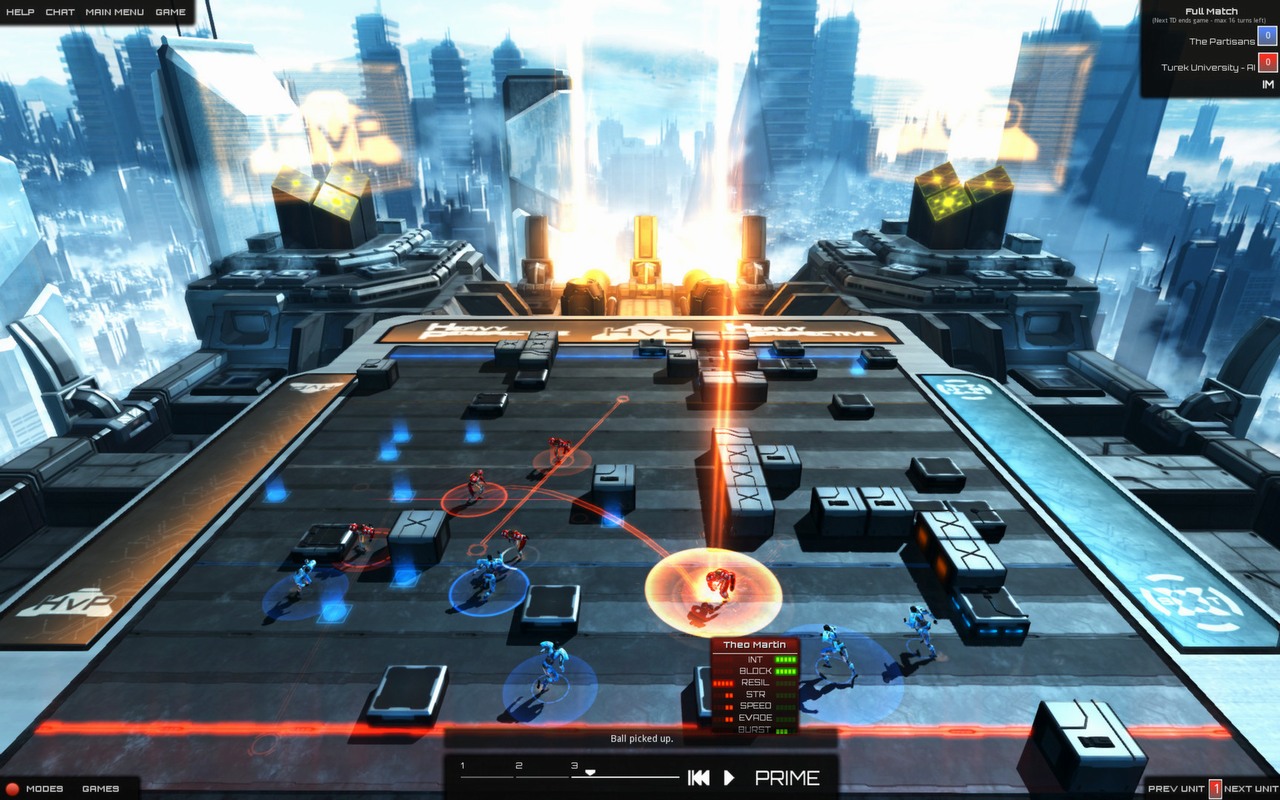Image resolution: width=1280 pixels, height=800 pixels.
Task: Click the Turek University red score box
Action: 1267,60
